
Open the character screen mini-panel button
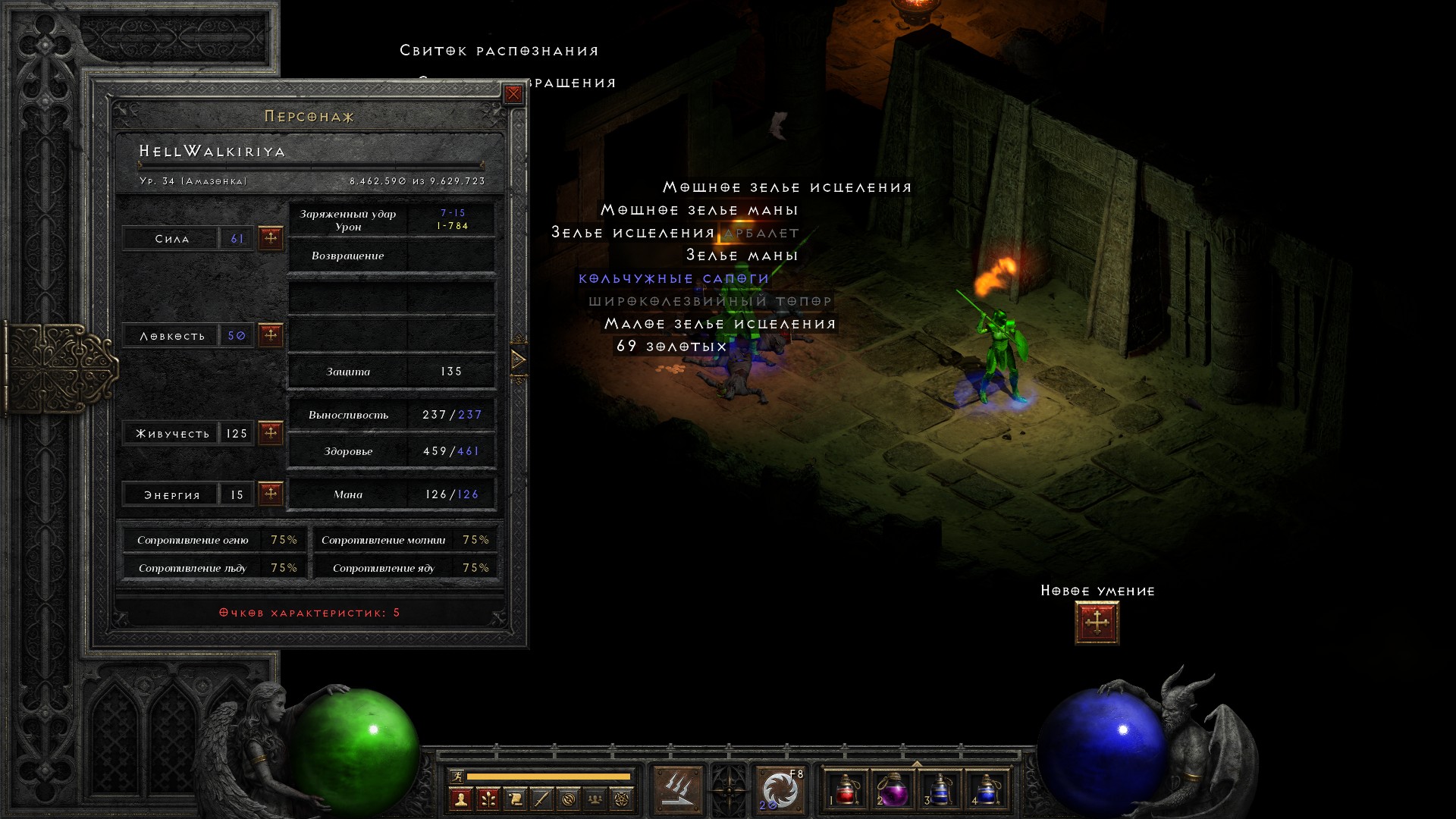461,799
